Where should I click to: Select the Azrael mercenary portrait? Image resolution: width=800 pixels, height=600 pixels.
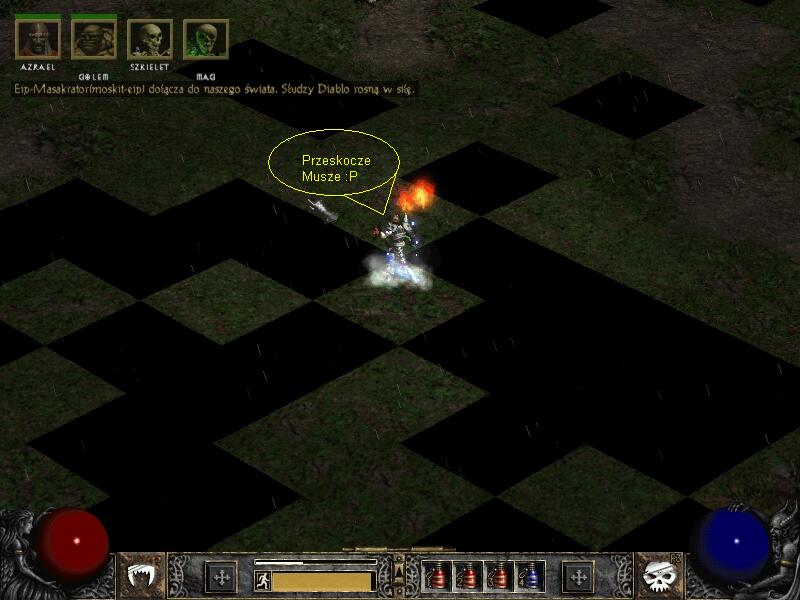pos(38,38)
